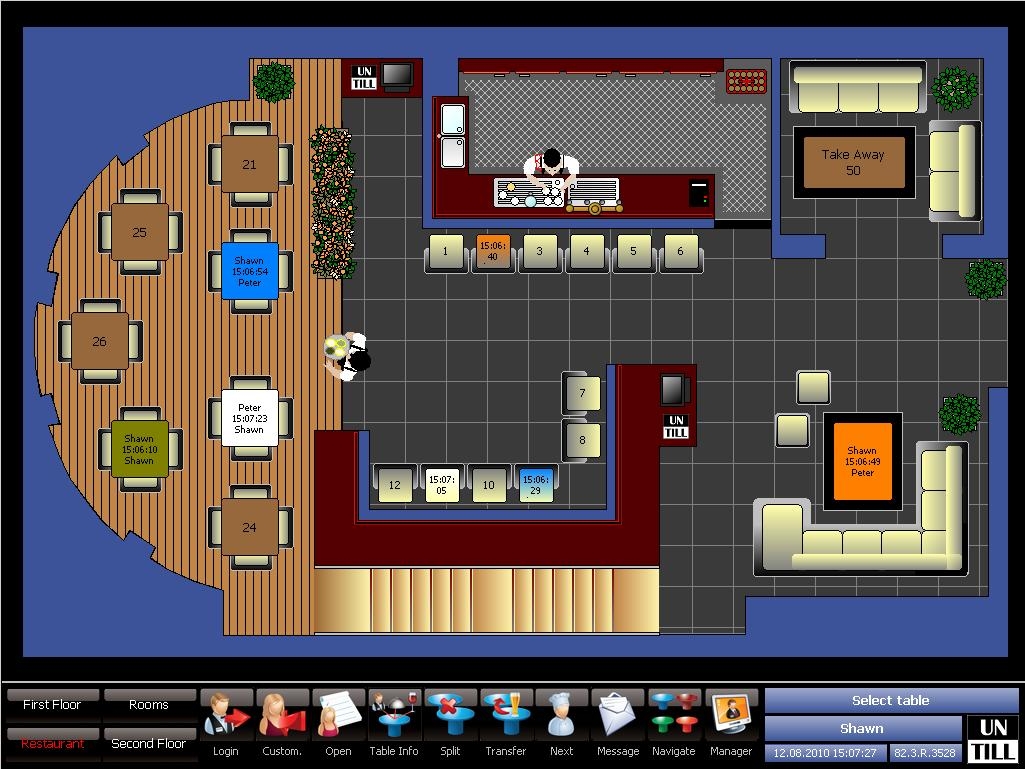The image size is (1025, 769).
Task: Choose the Navigate button
Action: point(674,724)
